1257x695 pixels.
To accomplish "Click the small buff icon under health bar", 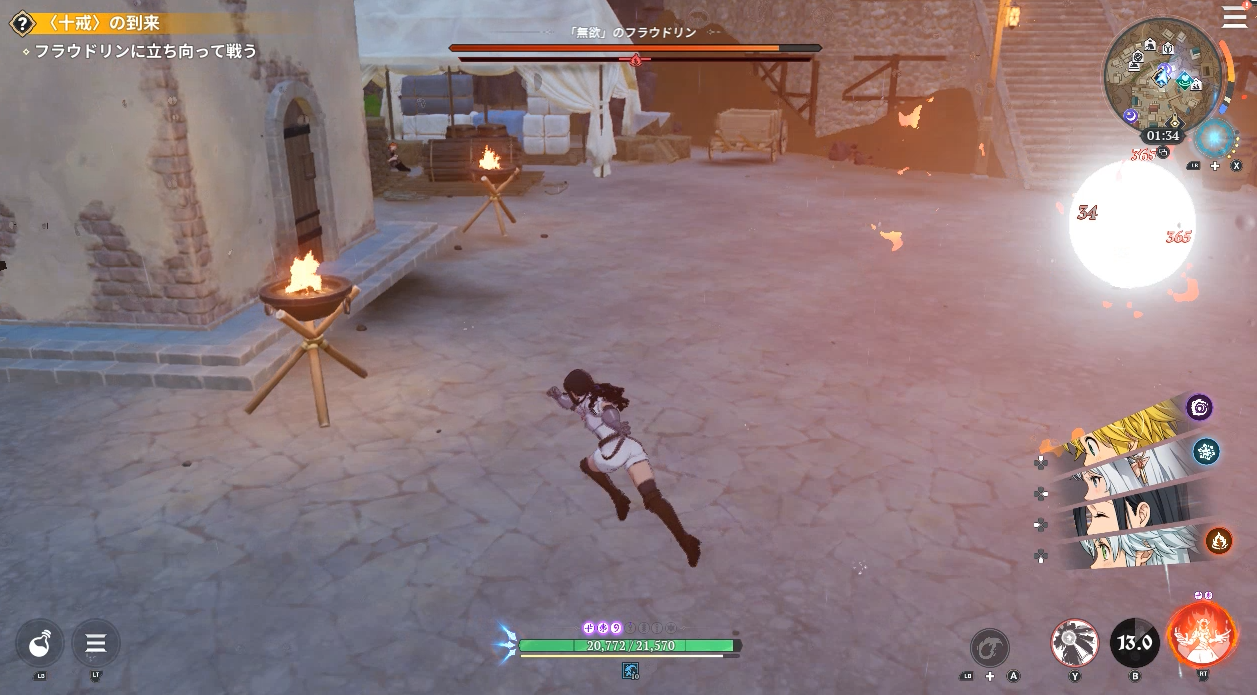I will [630, 670].
